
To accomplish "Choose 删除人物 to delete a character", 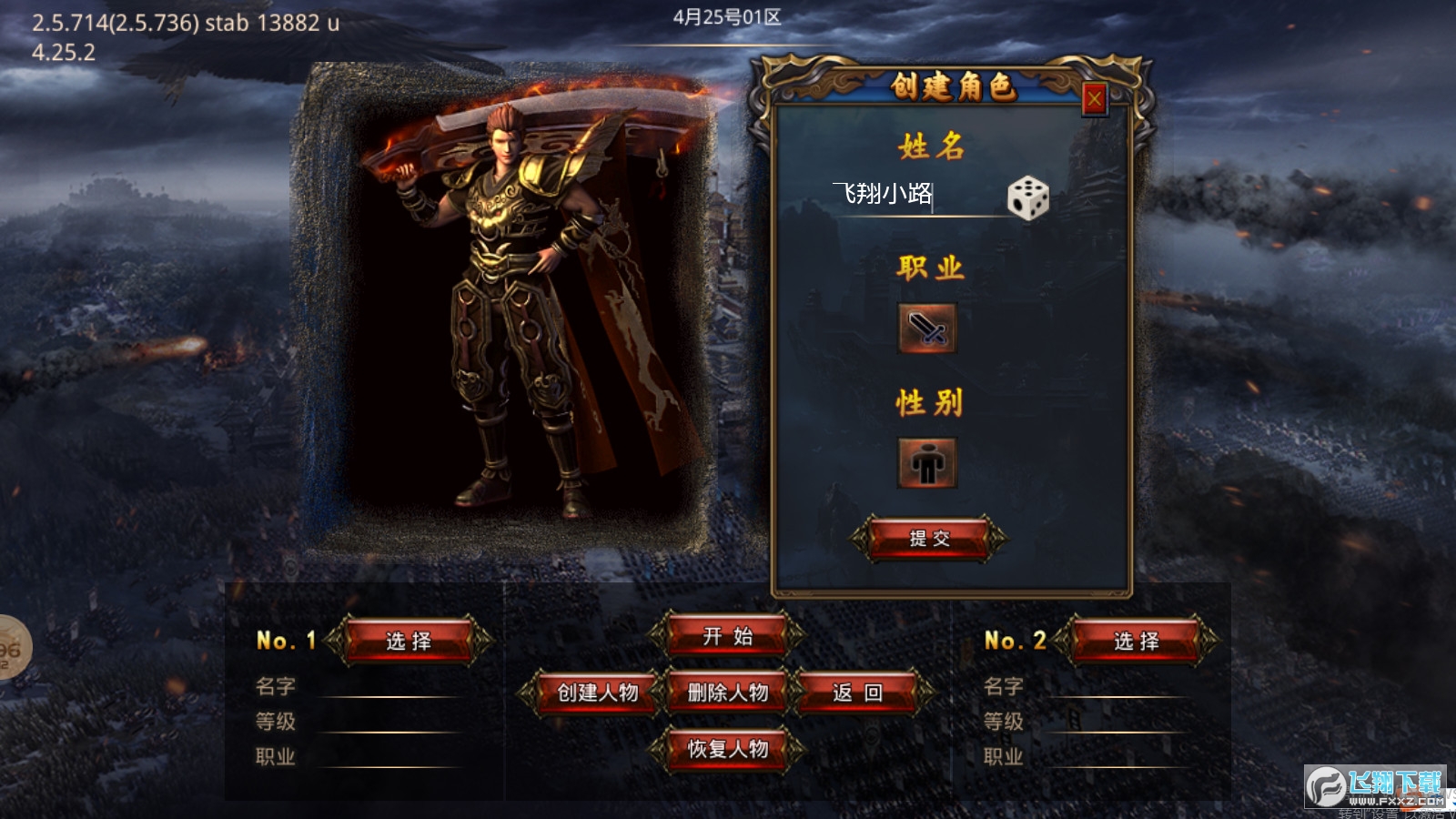I will (x=728, y=693).
